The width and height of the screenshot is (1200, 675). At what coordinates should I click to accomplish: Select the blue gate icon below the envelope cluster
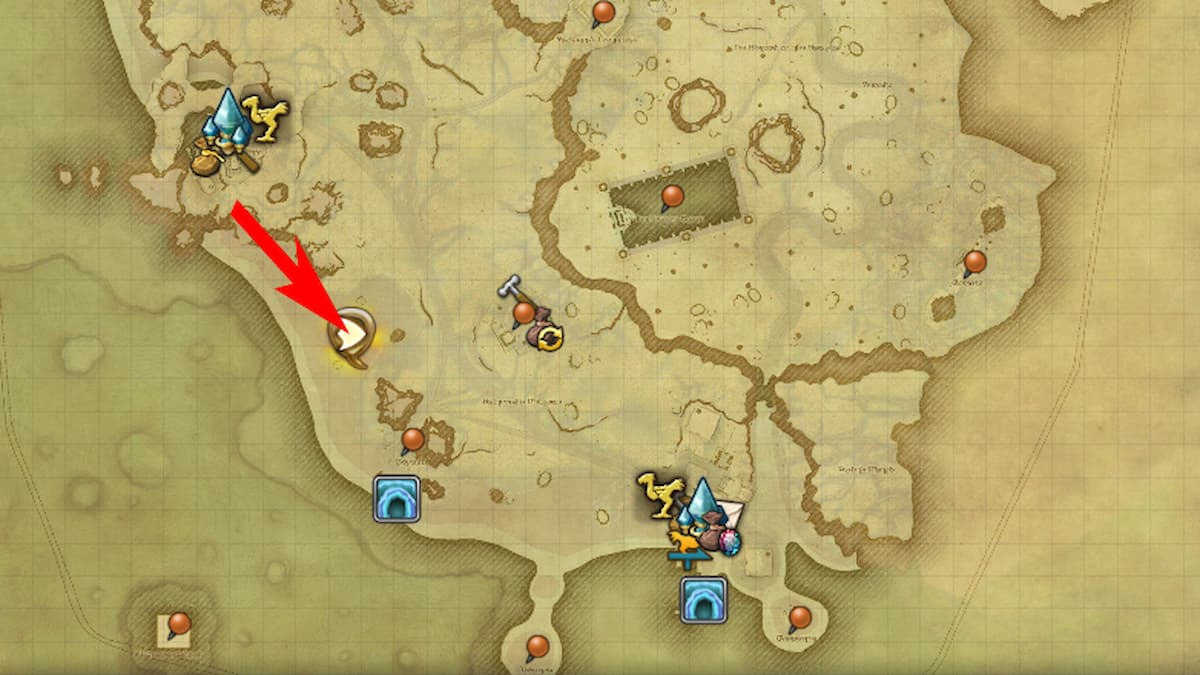pos(703,599)
